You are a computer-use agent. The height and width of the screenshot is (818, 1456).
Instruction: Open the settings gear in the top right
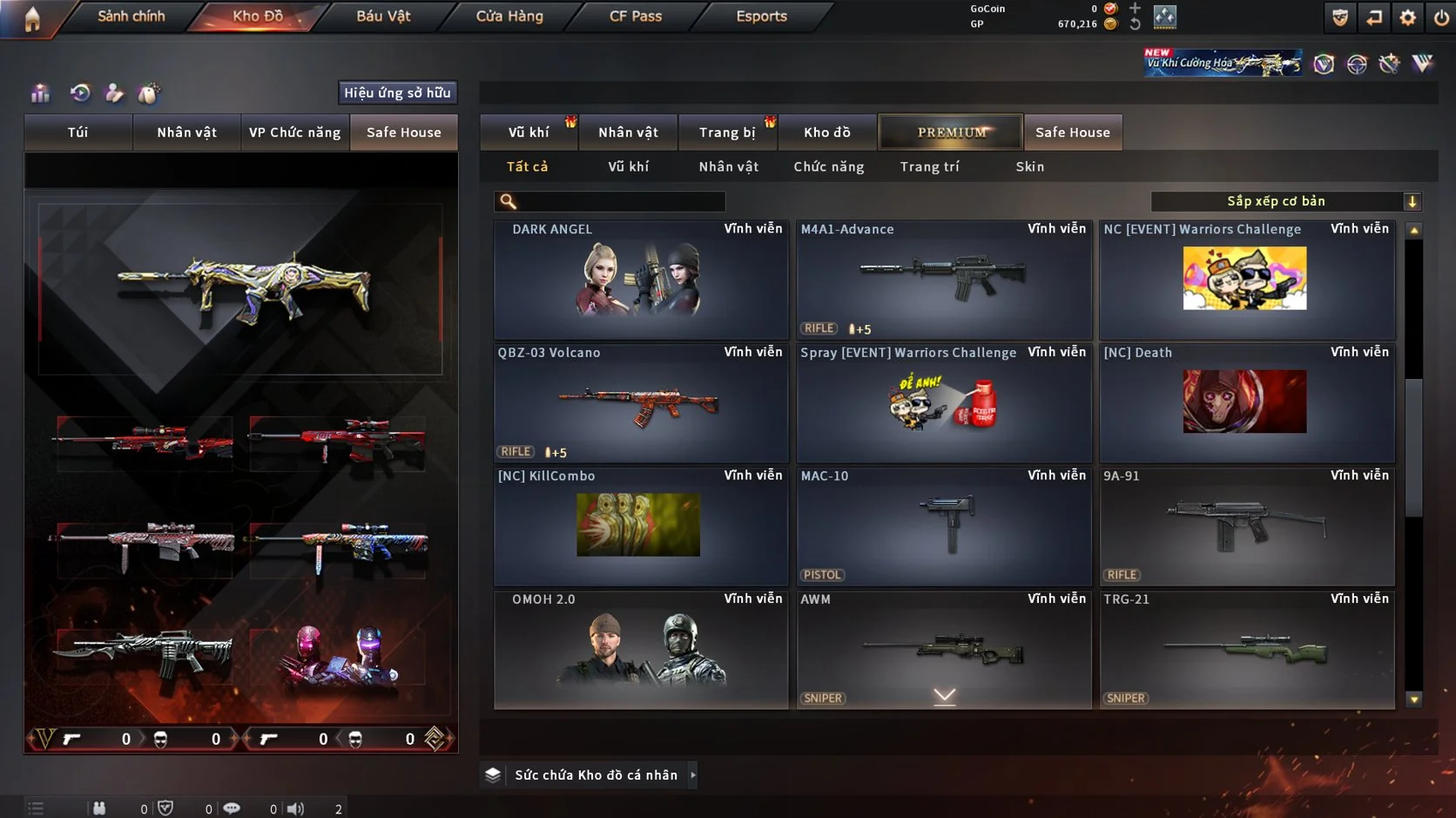[1408, 17]
